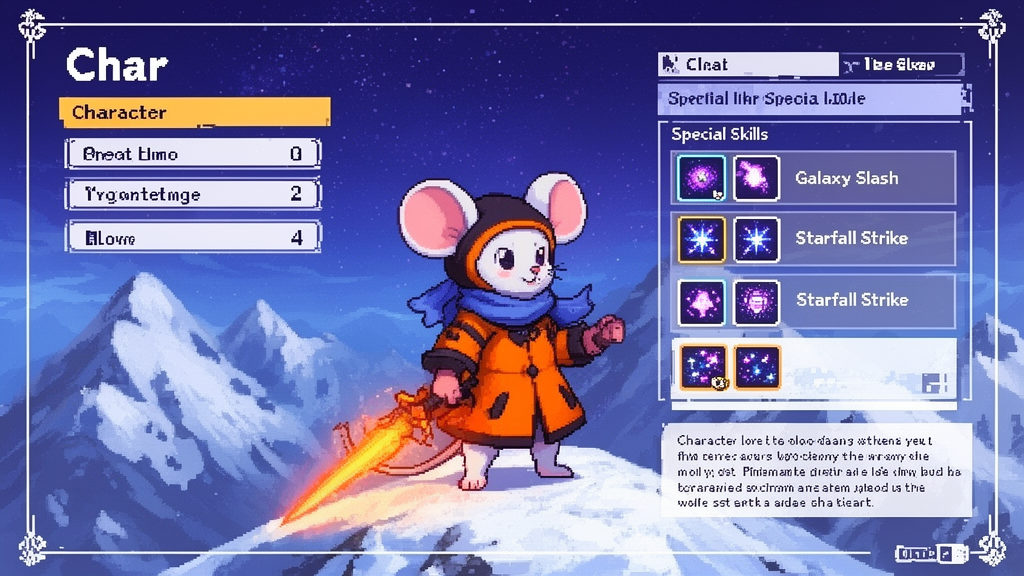The width and height of the screenshot is (1024, 576).
Task: Pick the star cluster icon with the badge
Action: (701, 367)
